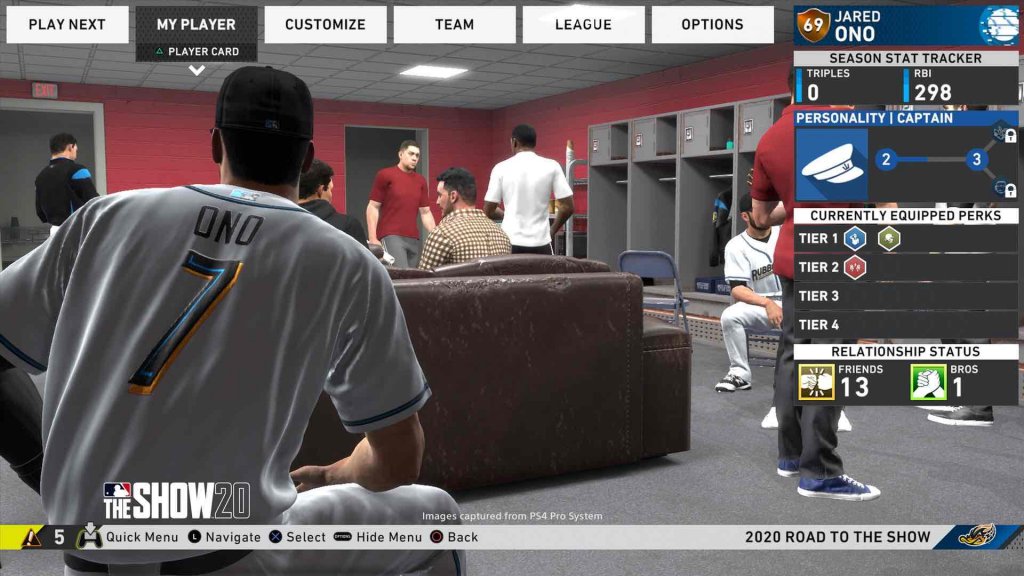
Task: Open the Tier 1 perks row
Action: click(x=906, y=238)
